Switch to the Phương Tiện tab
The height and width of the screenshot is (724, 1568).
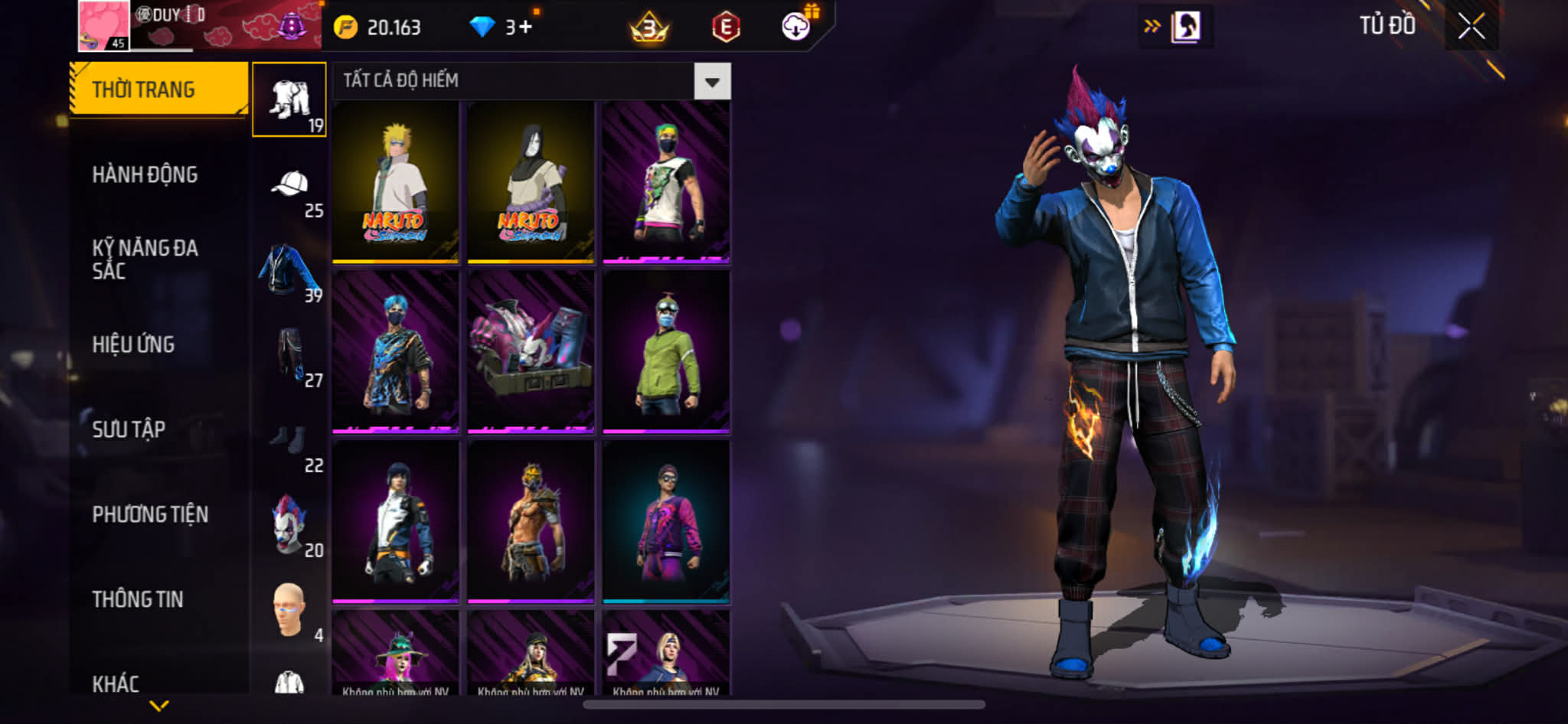(150, 514)
